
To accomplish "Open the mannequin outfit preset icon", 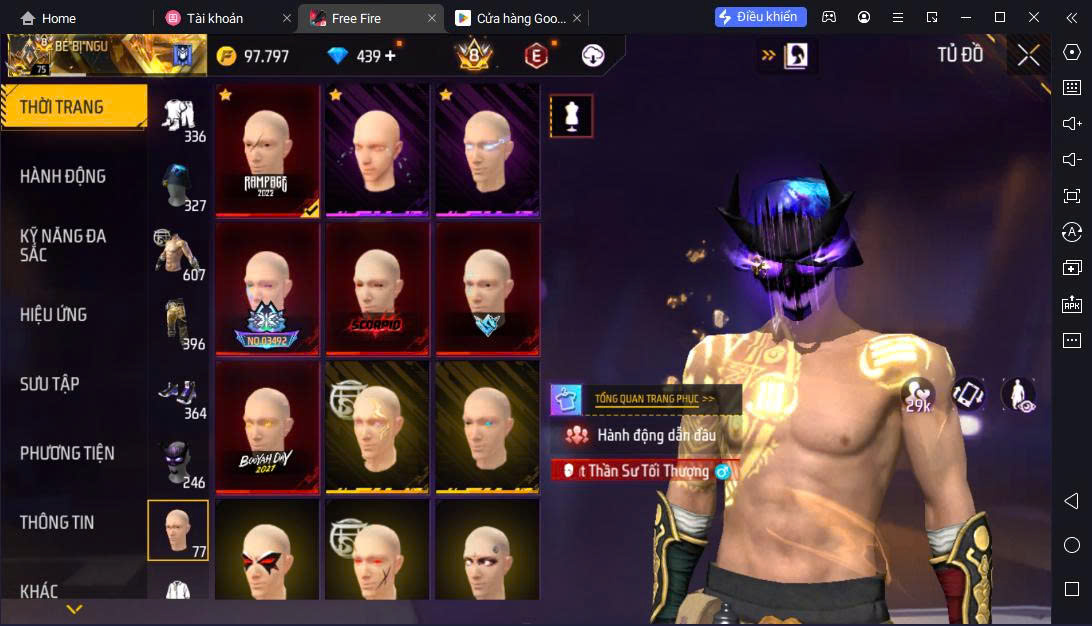I will pos(571,116).
